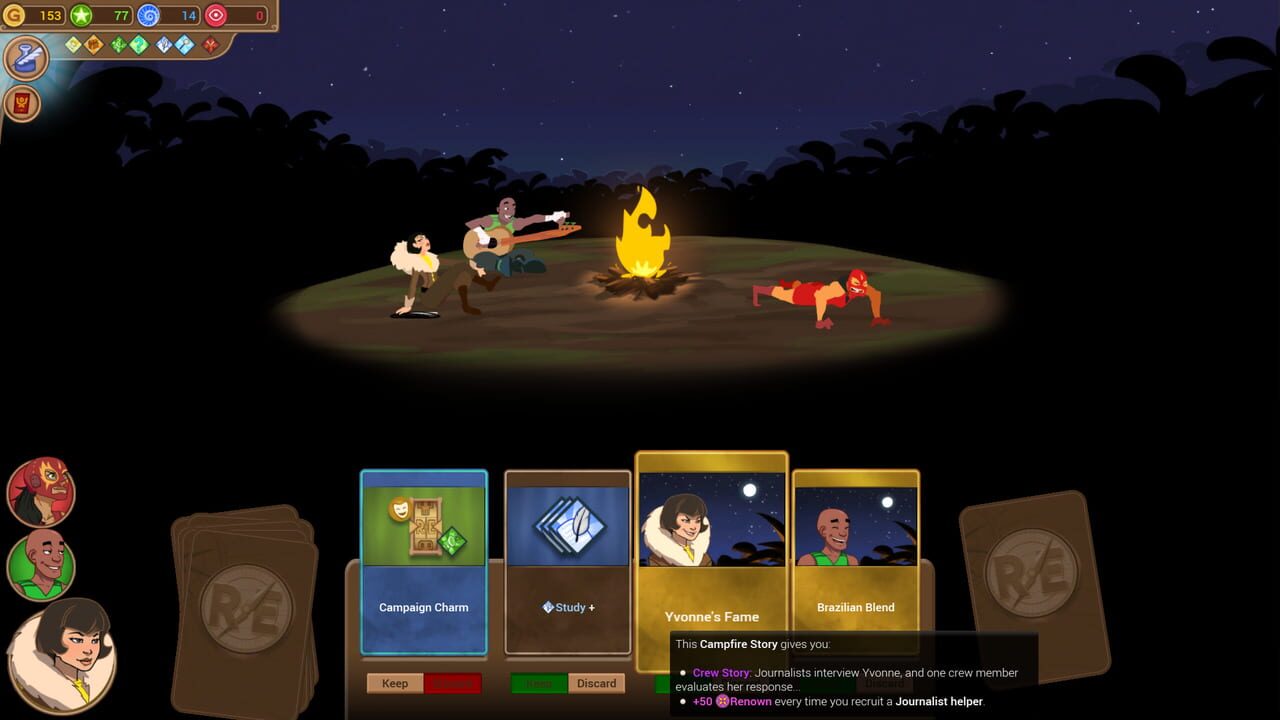Click the gold coin resource counter icon

click(16, 16)
